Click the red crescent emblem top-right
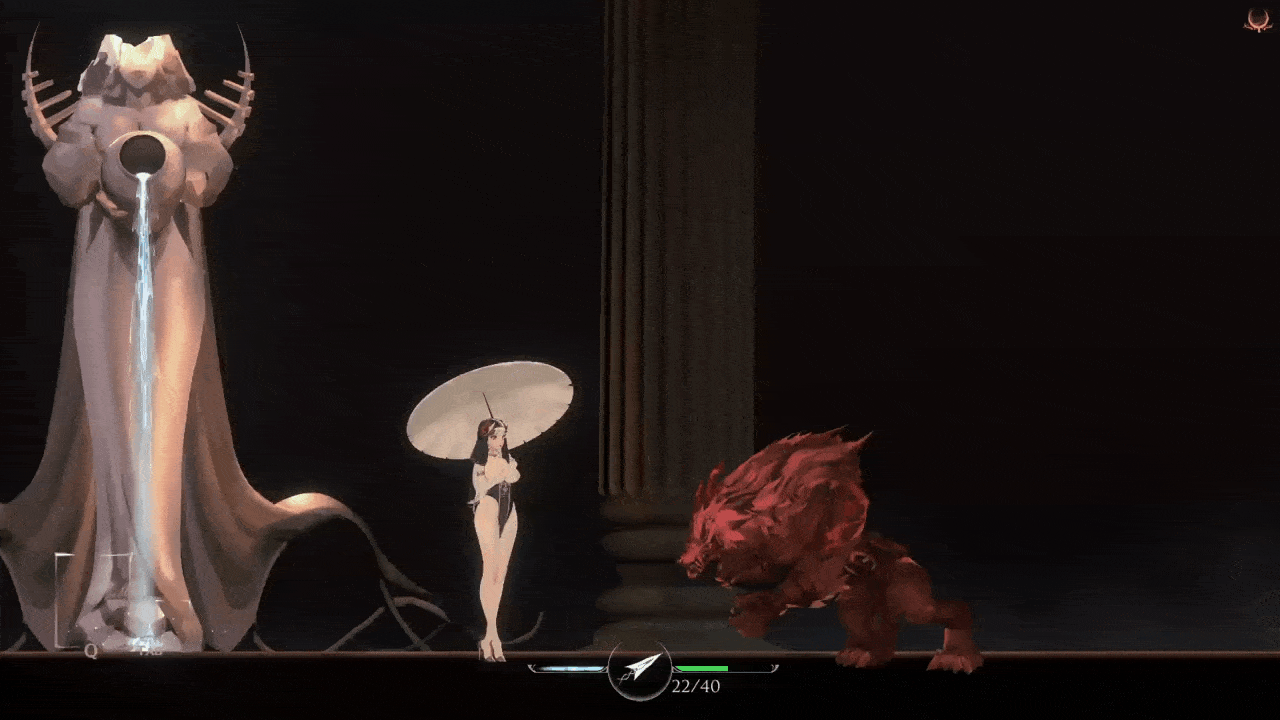 click(1258, 20)
